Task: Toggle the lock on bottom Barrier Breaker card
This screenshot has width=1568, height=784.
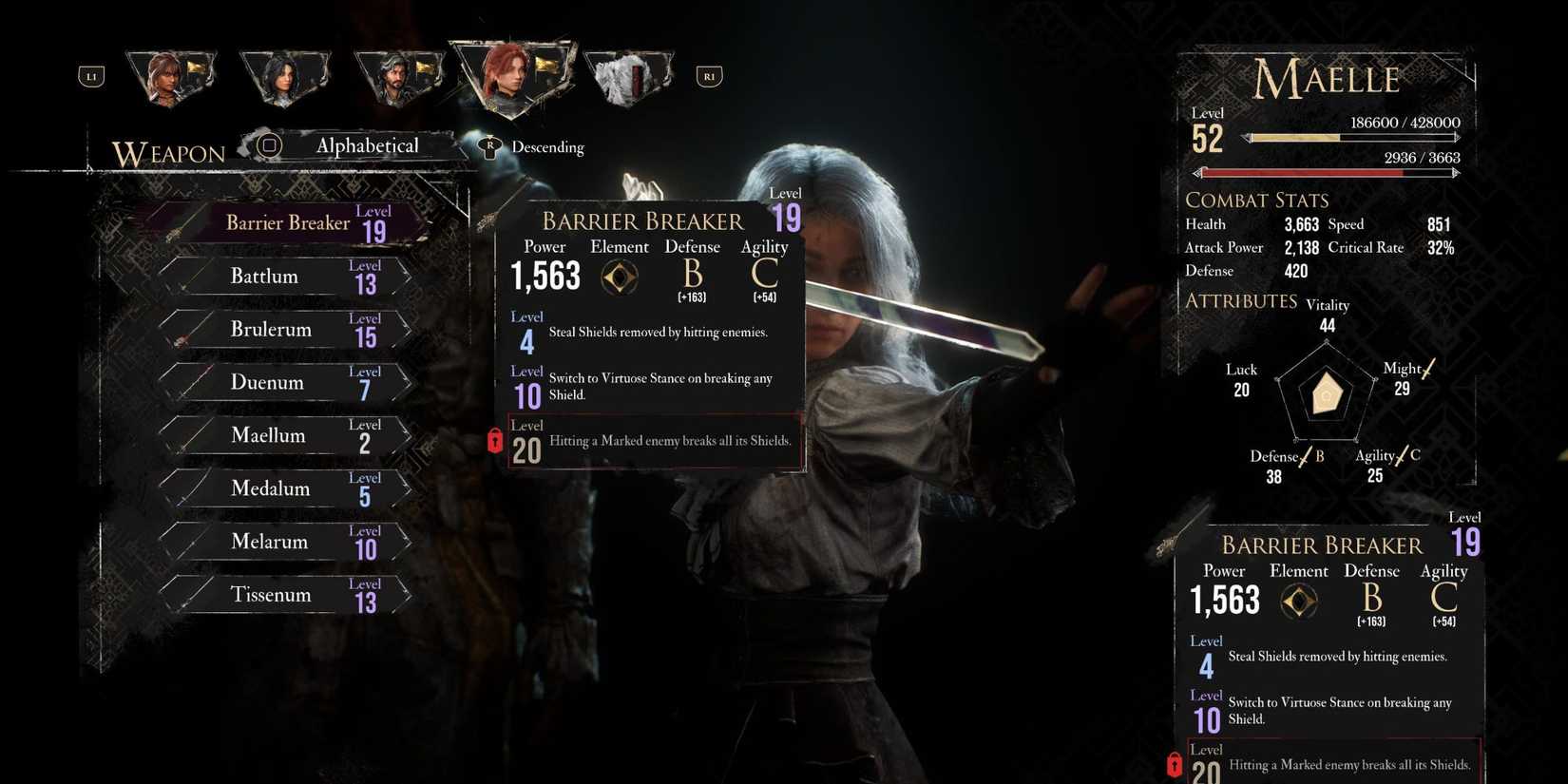Action: (x=1175, y=763)
